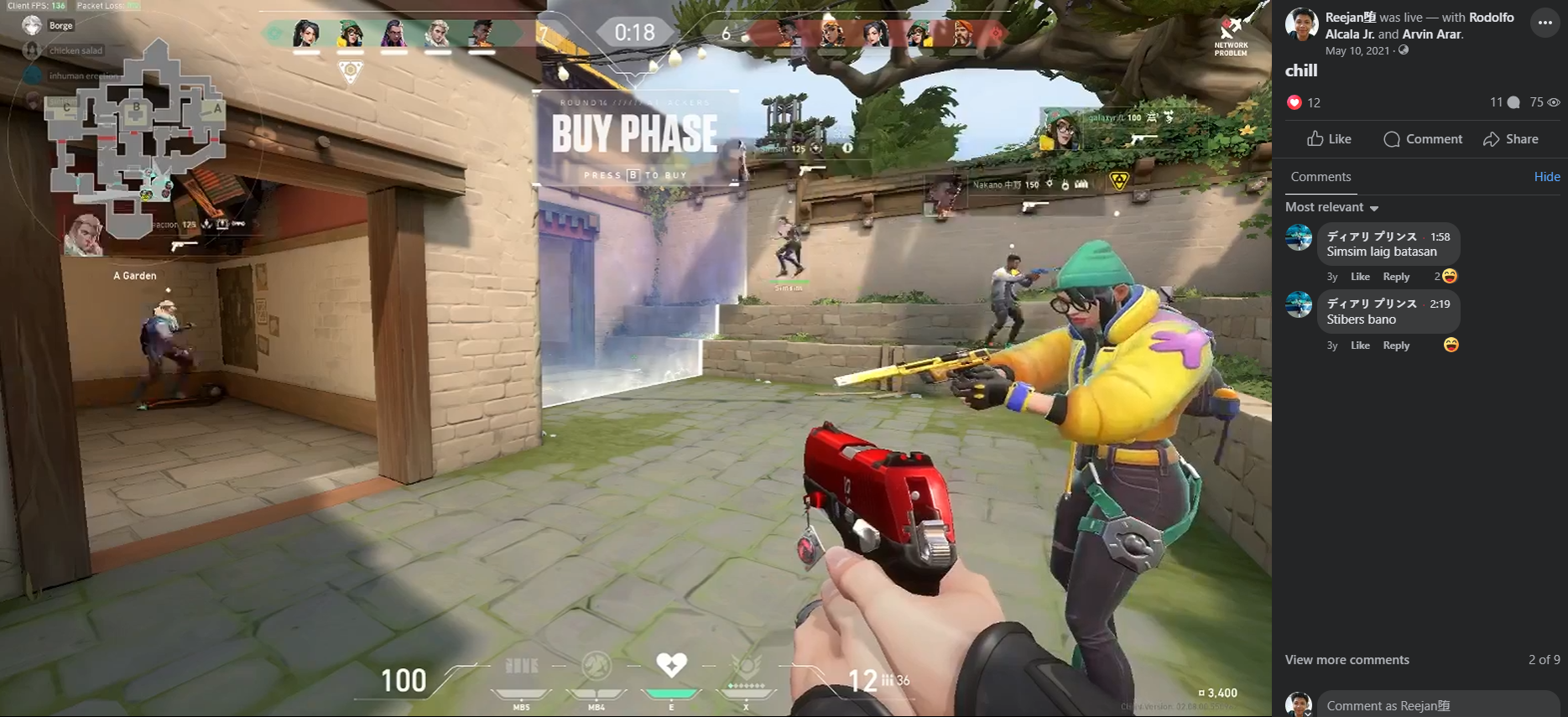1568x717 pixels.
Task: Click View more comments
Action: pyautogui.click(x=1347, y=660)
